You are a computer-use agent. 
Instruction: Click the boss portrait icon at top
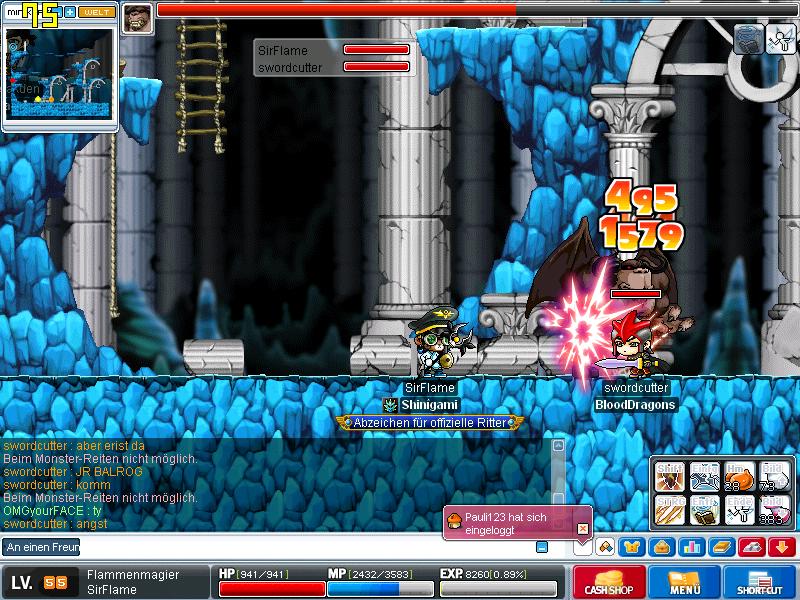[138, 18]
